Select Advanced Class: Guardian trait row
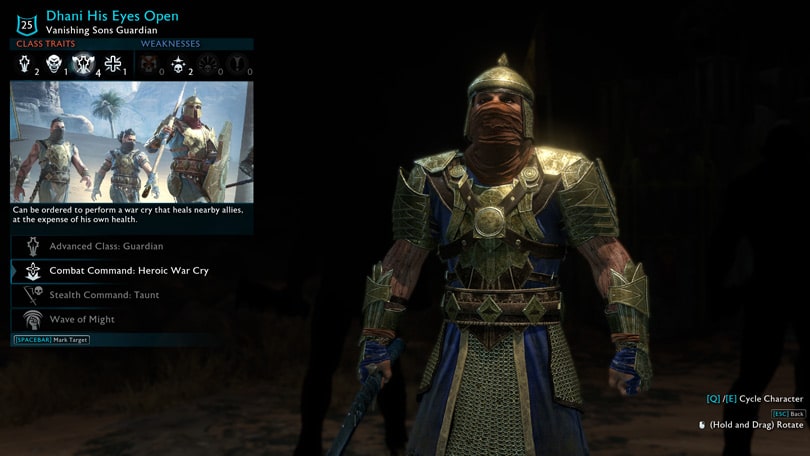 (x=106, y=246)
